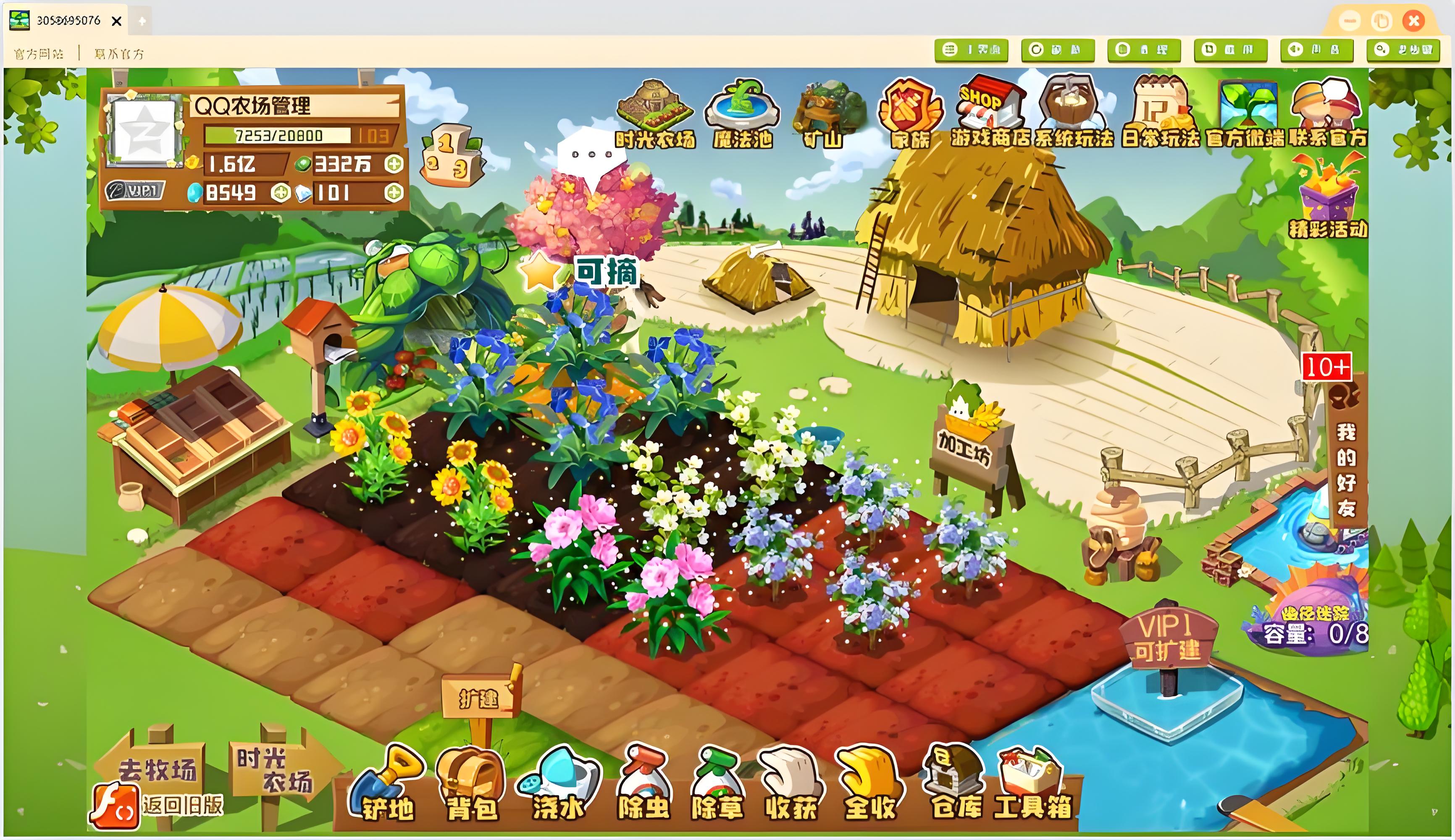The width and height of the screenshot is (1455, 840).
Task: Open the 日常玩法 daily activities
Action: tap(1160, 113)
